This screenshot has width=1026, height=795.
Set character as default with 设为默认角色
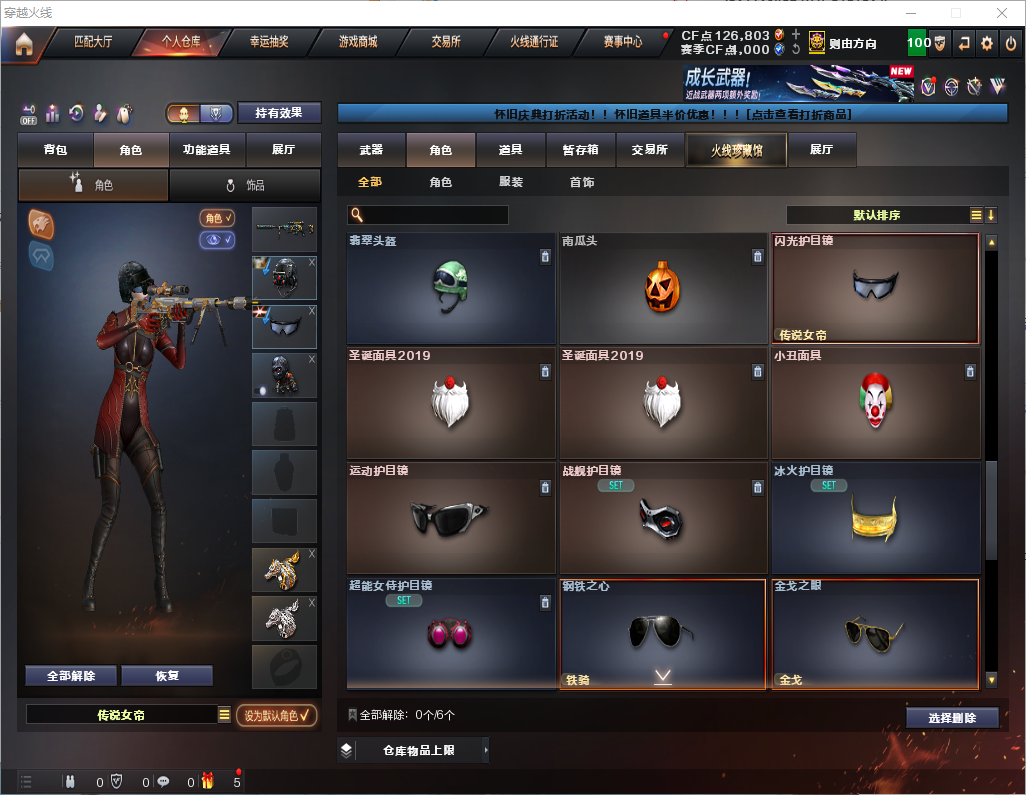tap(276, 716)
